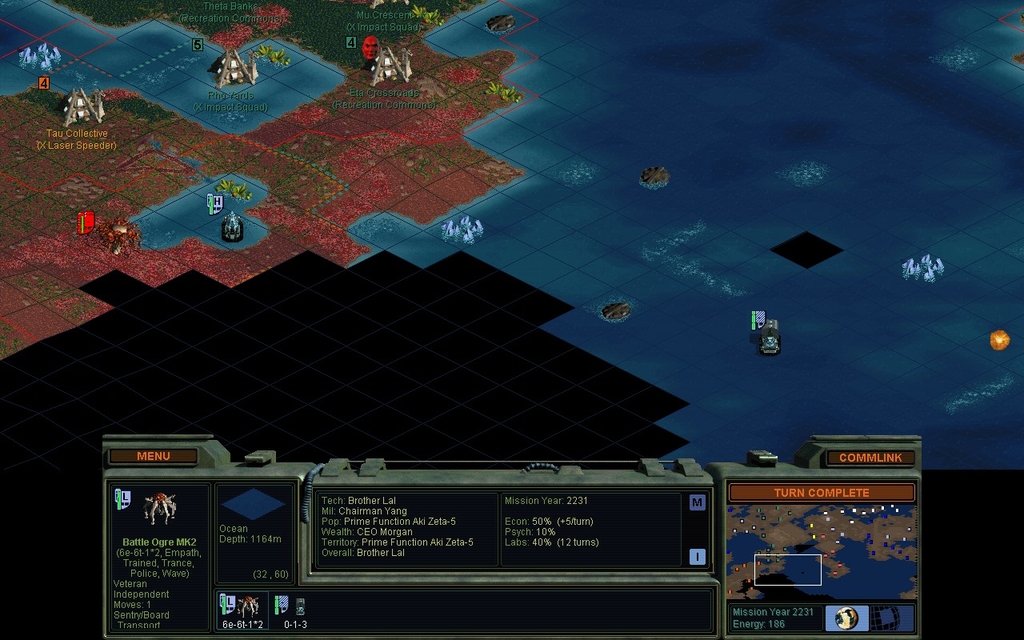Select the Eta Crossroads base
Viewport: 1024px width, 640px height.
(390, 66)
